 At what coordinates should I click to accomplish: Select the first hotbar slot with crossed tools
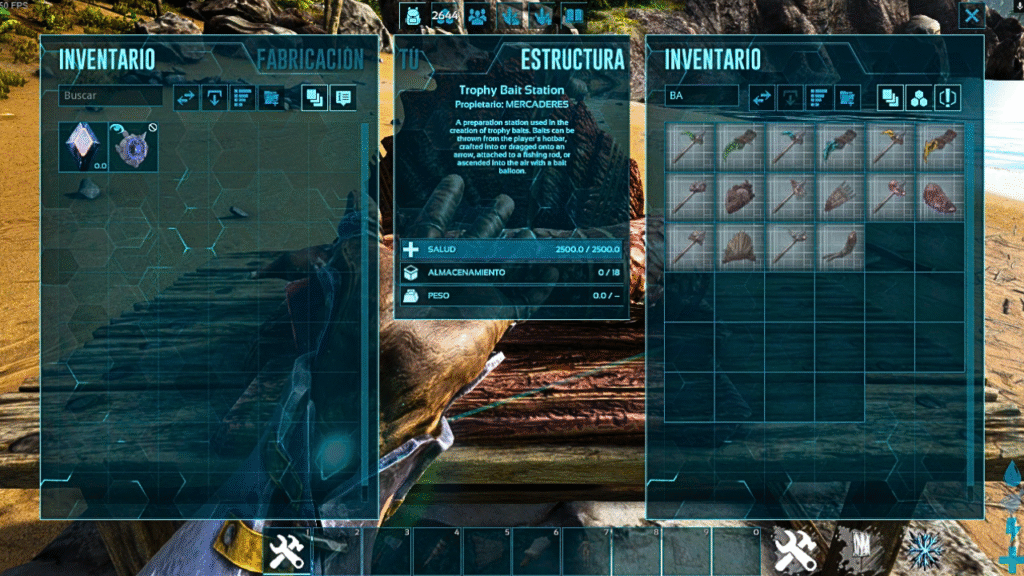287,550
